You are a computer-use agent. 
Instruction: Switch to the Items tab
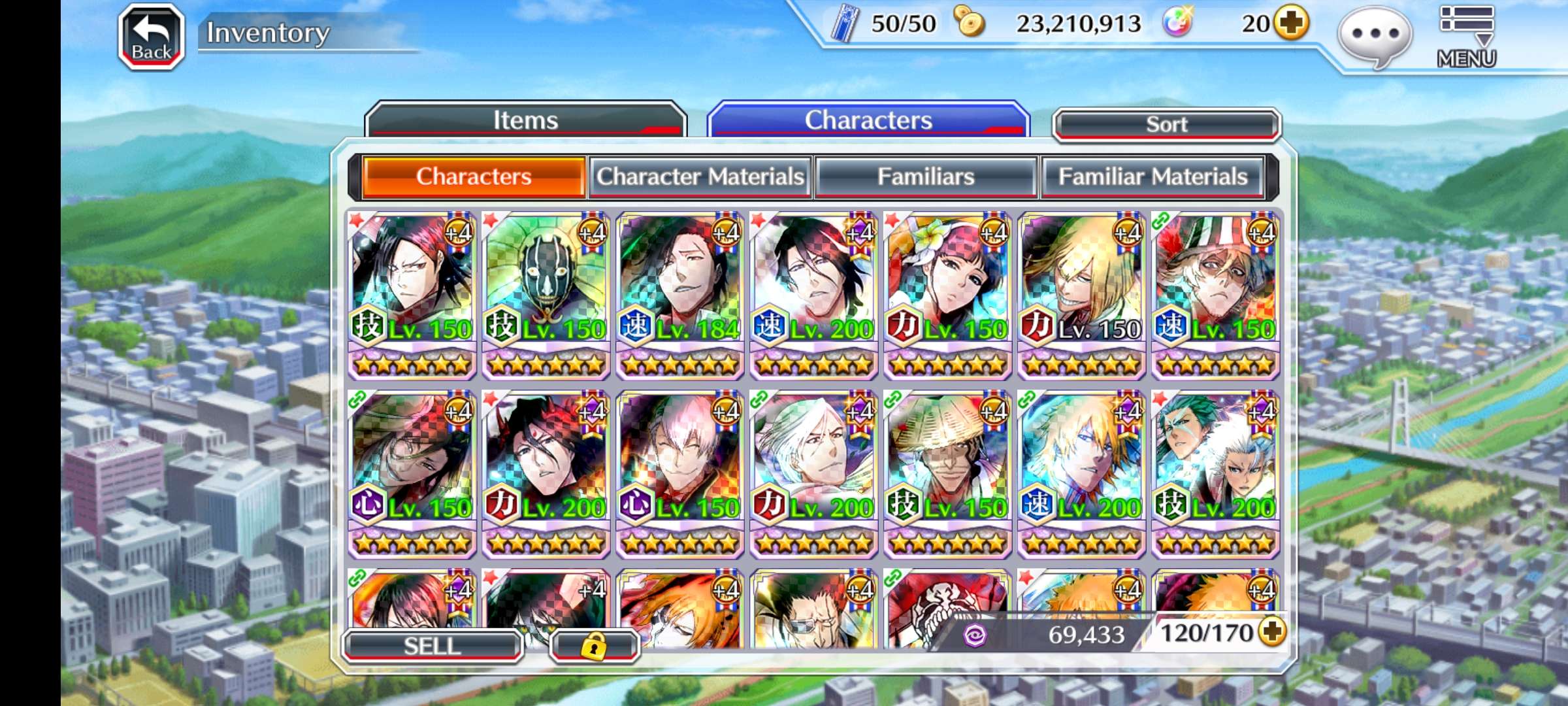click(525, 120)
